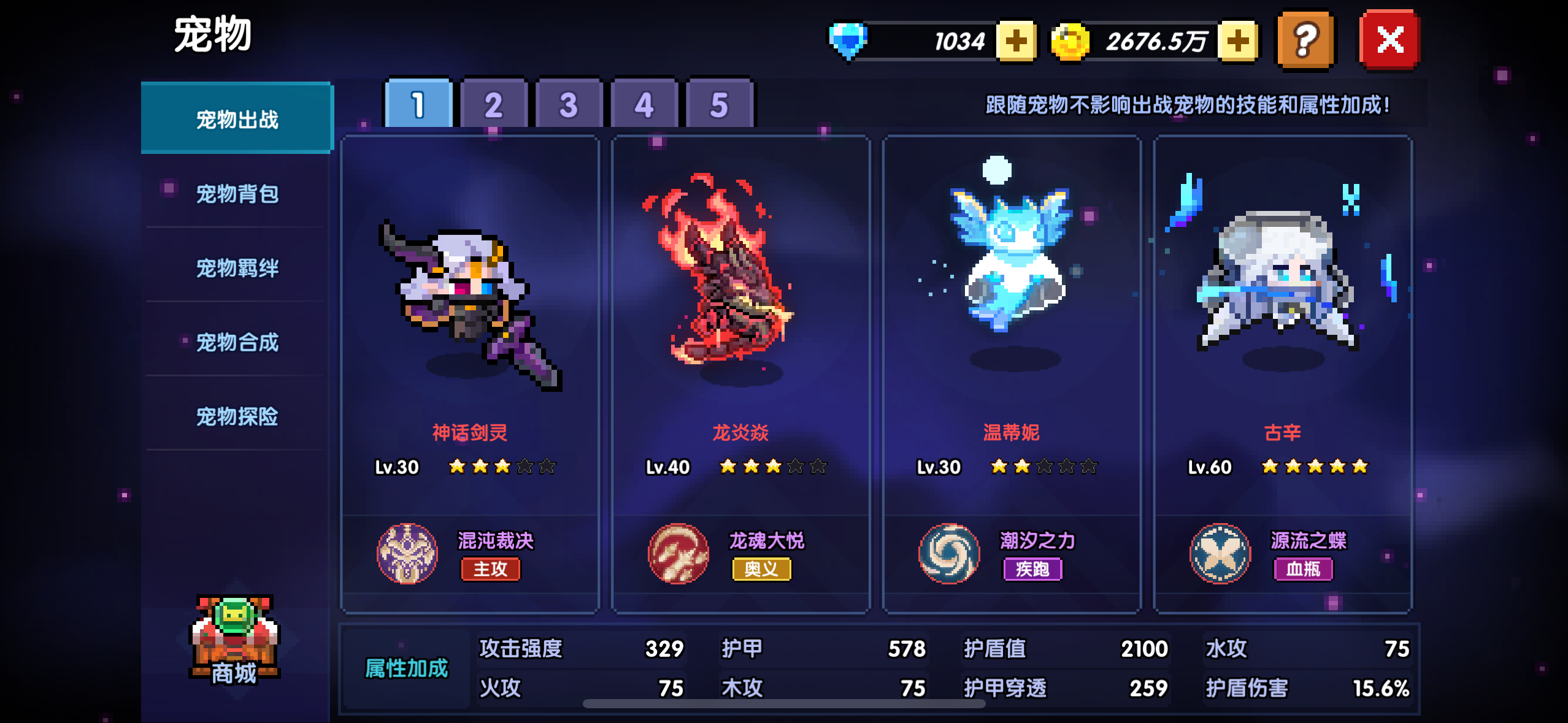Select the 龙魂大悦 skill icon of 龙炎焱
The image size is (1568, 723).
(678, 554)
